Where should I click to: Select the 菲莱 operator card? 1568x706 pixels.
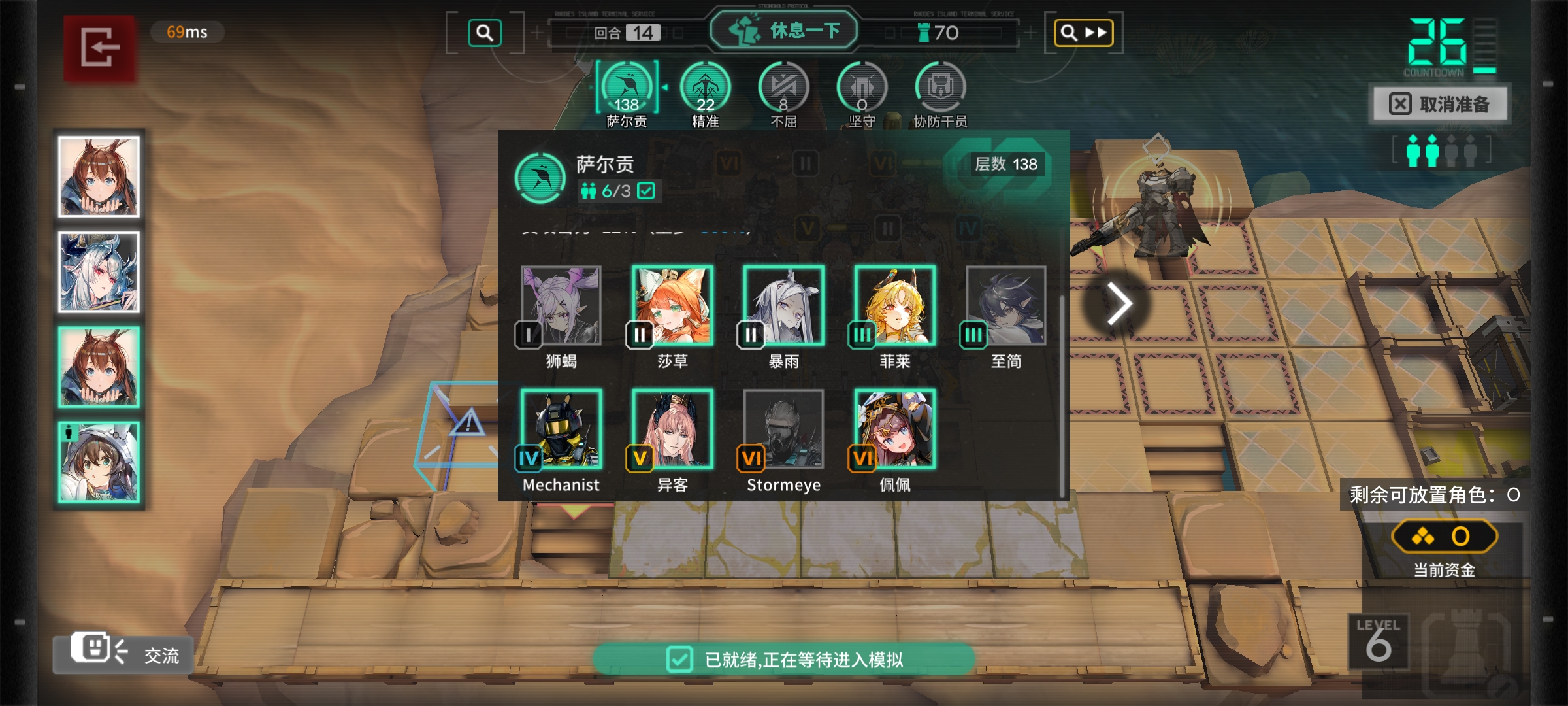click(x=894, y=305)
